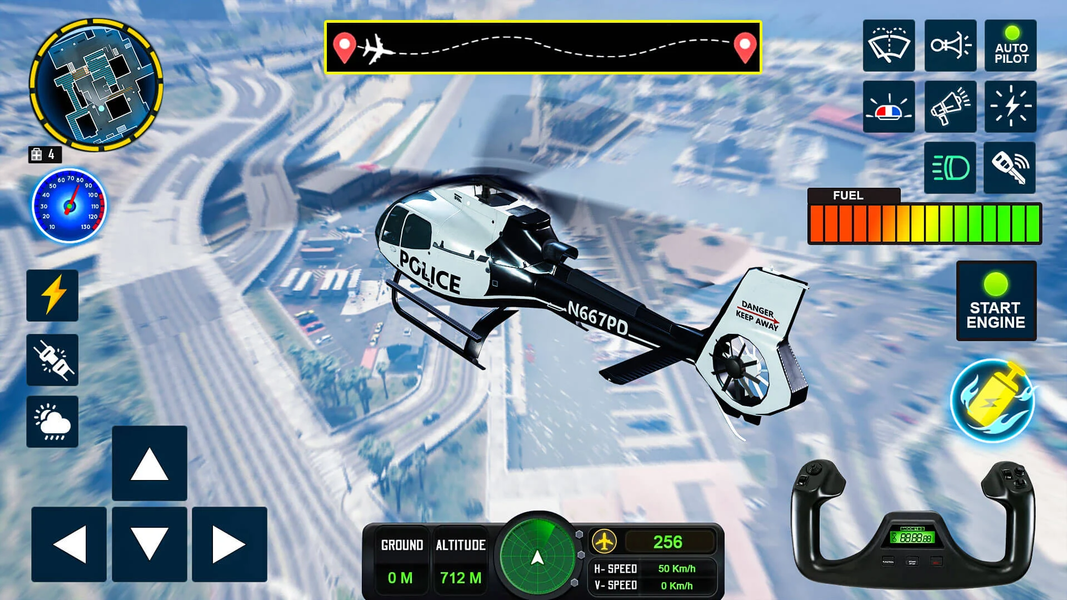Enable Auto Pilot
The height and width of the screenshot is (600, 1067).
point(1011,46)
